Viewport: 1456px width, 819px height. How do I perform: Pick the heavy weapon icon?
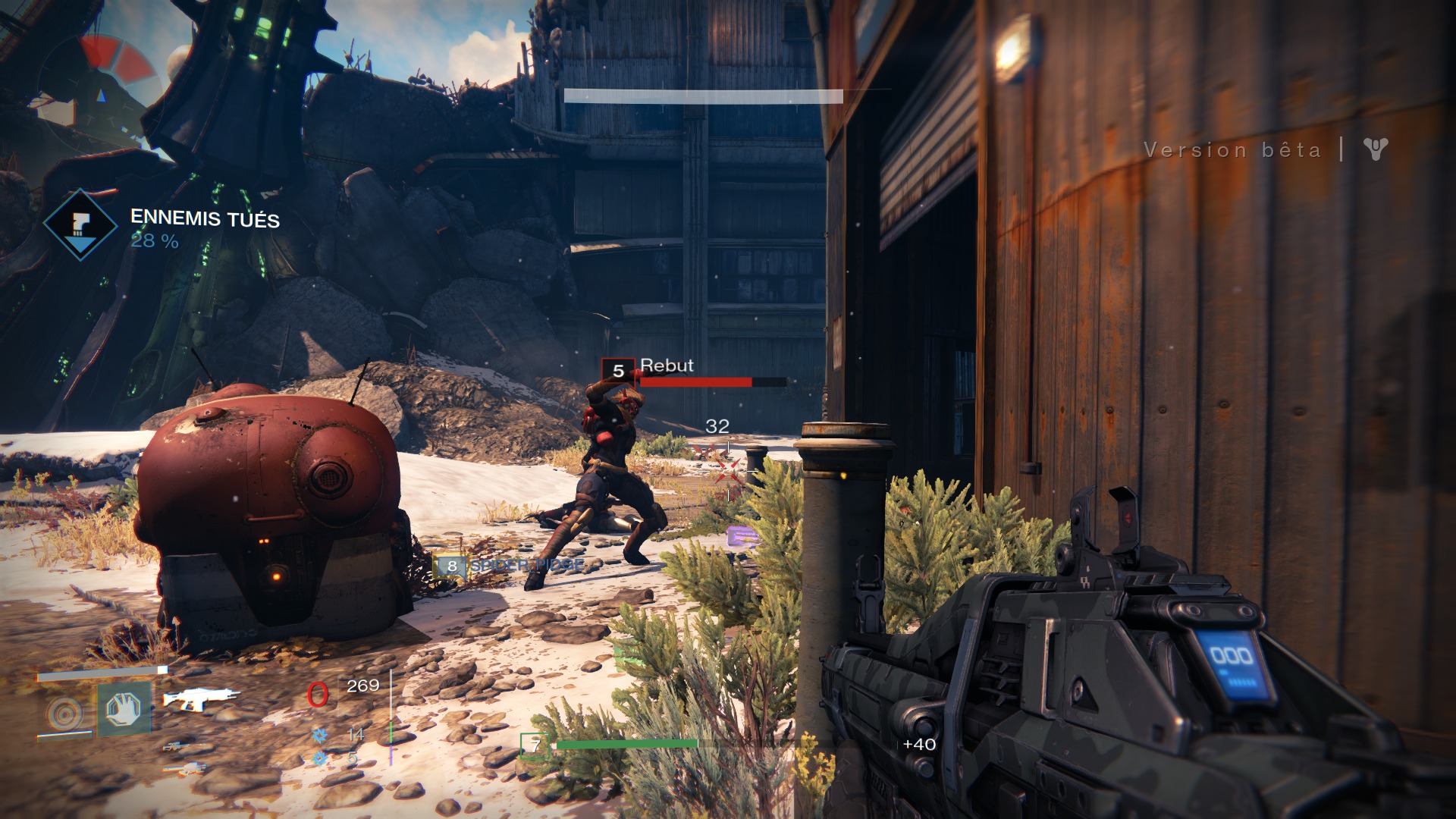pyautogui.click(x=184, y=769)
